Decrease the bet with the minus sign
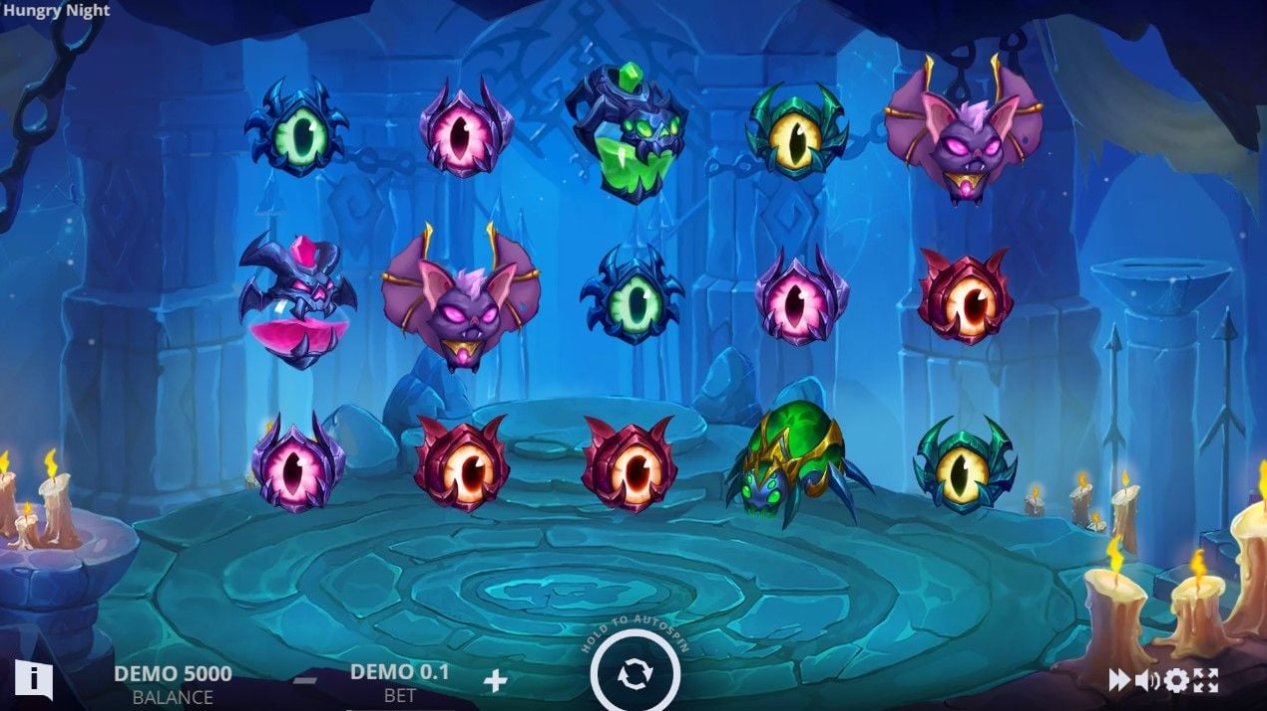 pyautogui.click(x=306, y=681)
